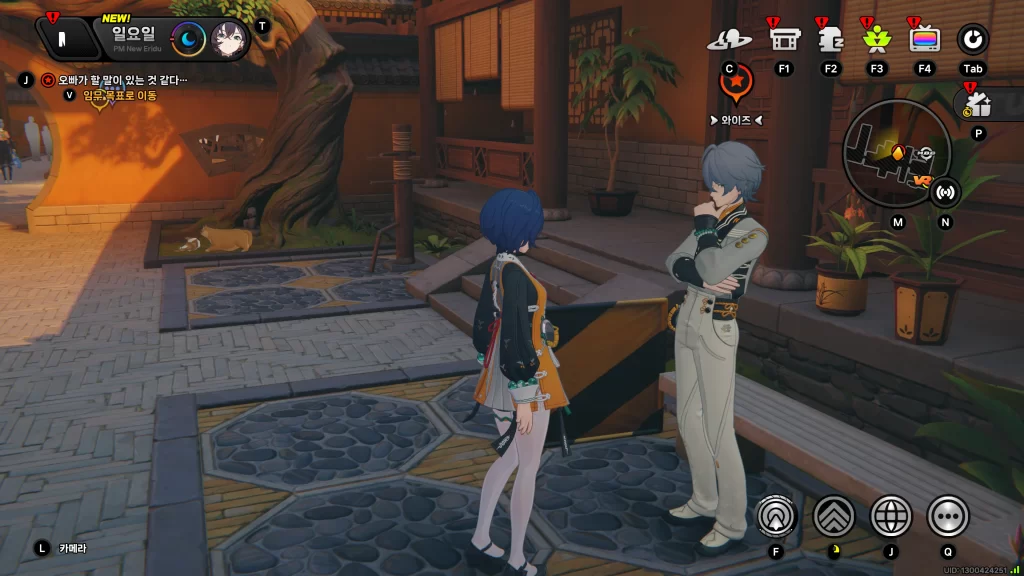The height and width of the screenshot is (576, 1024).
Task: Open the green figure icon menu
Action: click(x=876, y=39)
